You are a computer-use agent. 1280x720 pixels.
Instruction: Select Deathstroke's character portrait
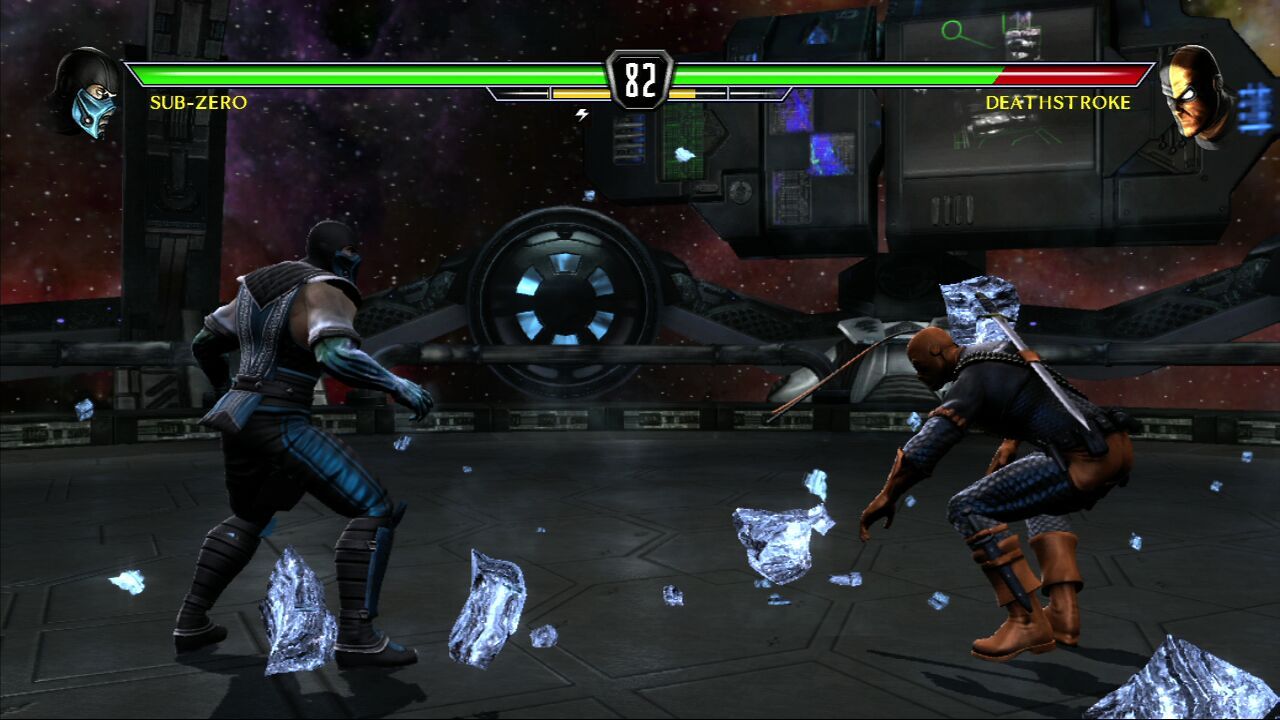pyautogui.click(x=1198, y=96)
